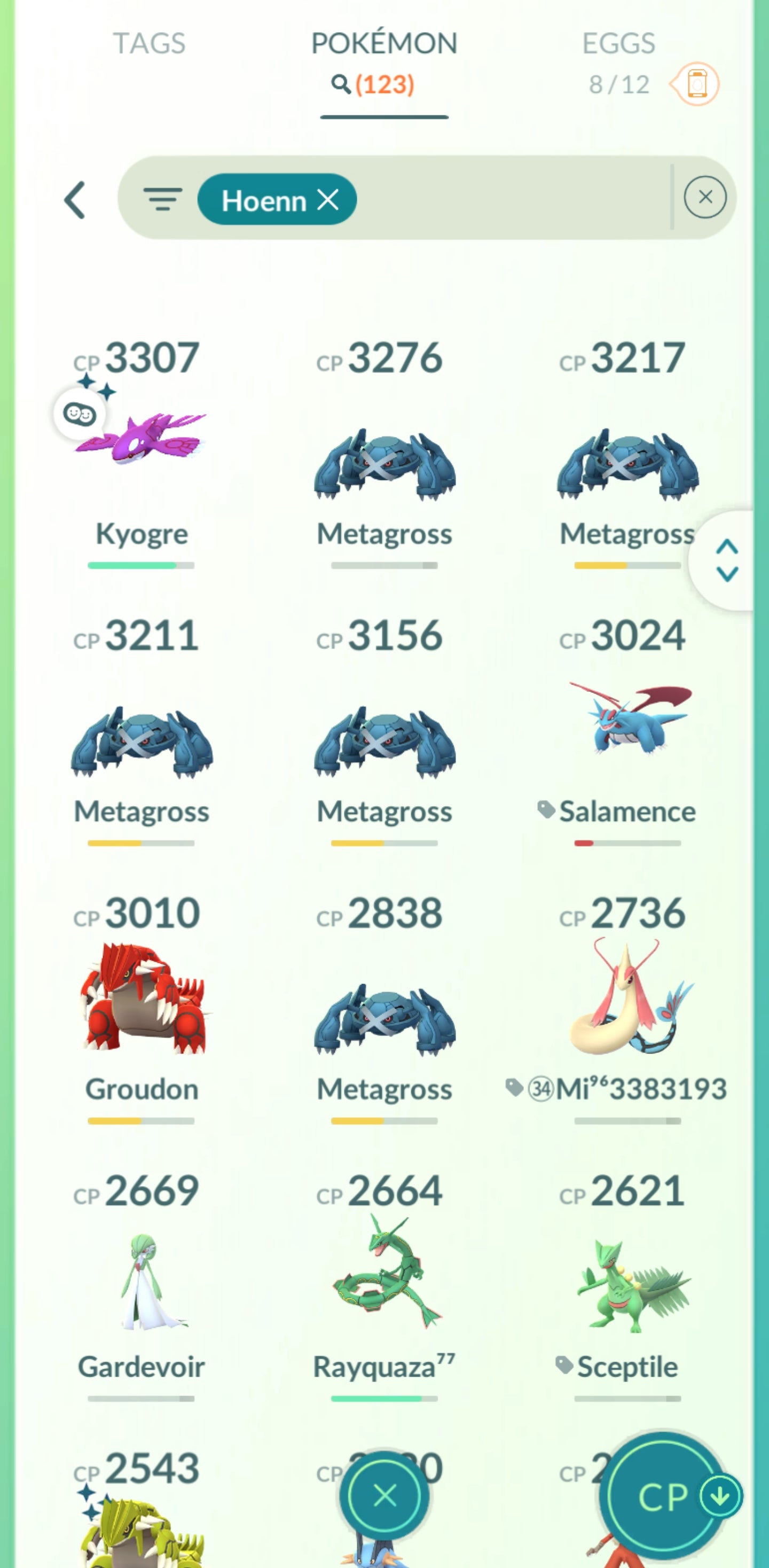The width and height of the screenshot is (769, 1568).
Task: Clear the search bar with circled X
Action: (x=704, y=197)
